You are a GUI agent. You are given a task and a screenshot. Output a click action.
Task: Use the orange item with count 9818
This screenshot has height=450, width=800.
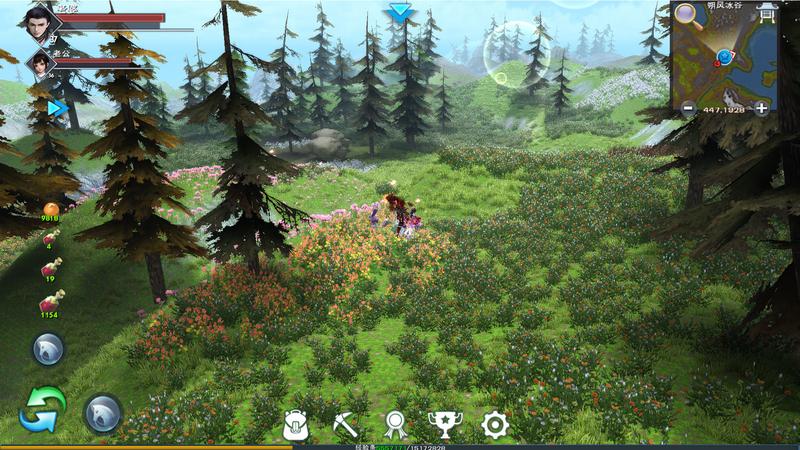tap(50, 210)
